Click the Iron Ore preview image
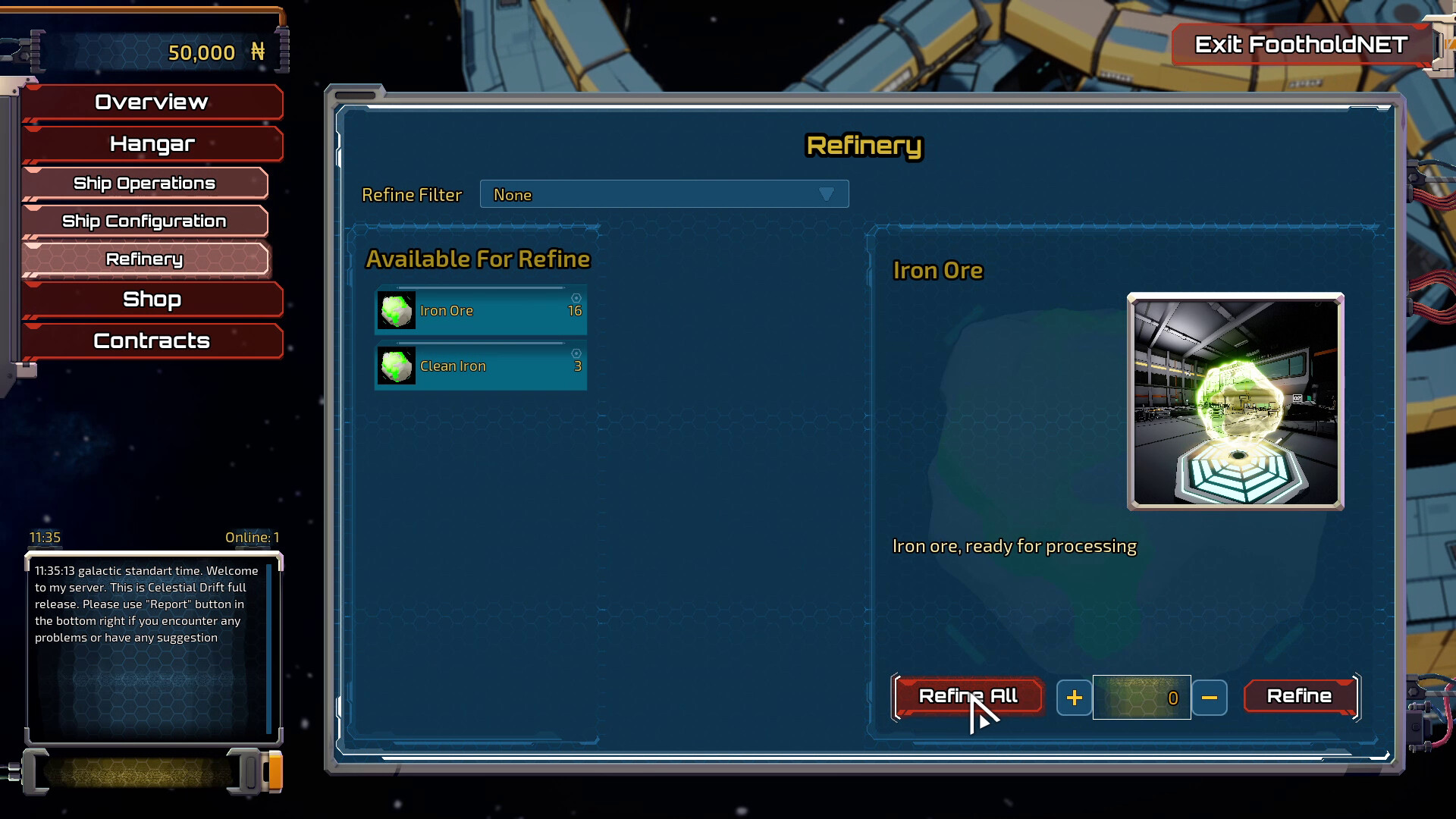Image resolution: width=1456 pixels, height=819 pixels. (x=1235, y=401)
